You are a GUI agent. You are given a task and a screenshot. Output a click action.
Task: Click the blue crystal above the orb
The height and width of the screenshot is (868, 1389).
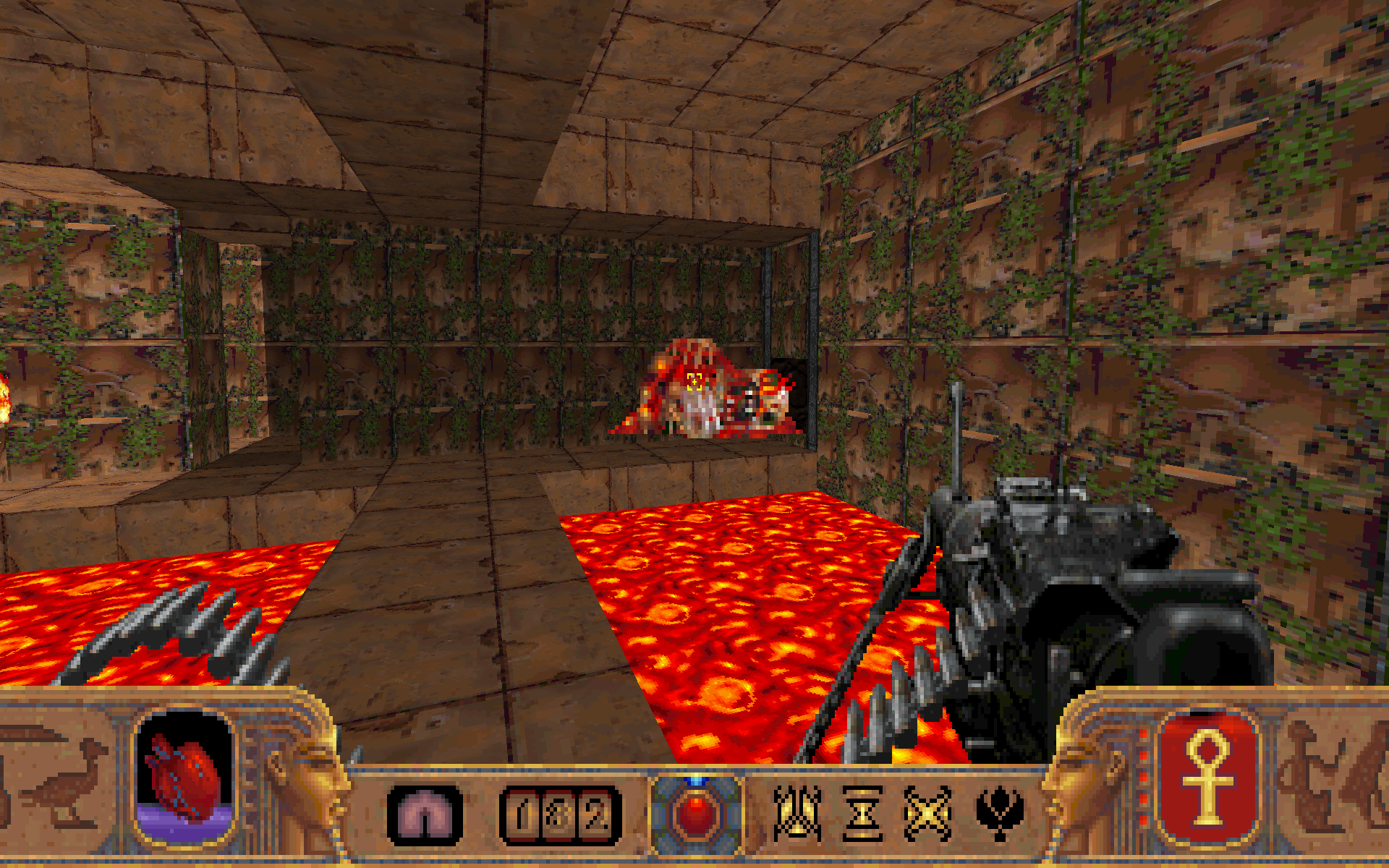697,781
